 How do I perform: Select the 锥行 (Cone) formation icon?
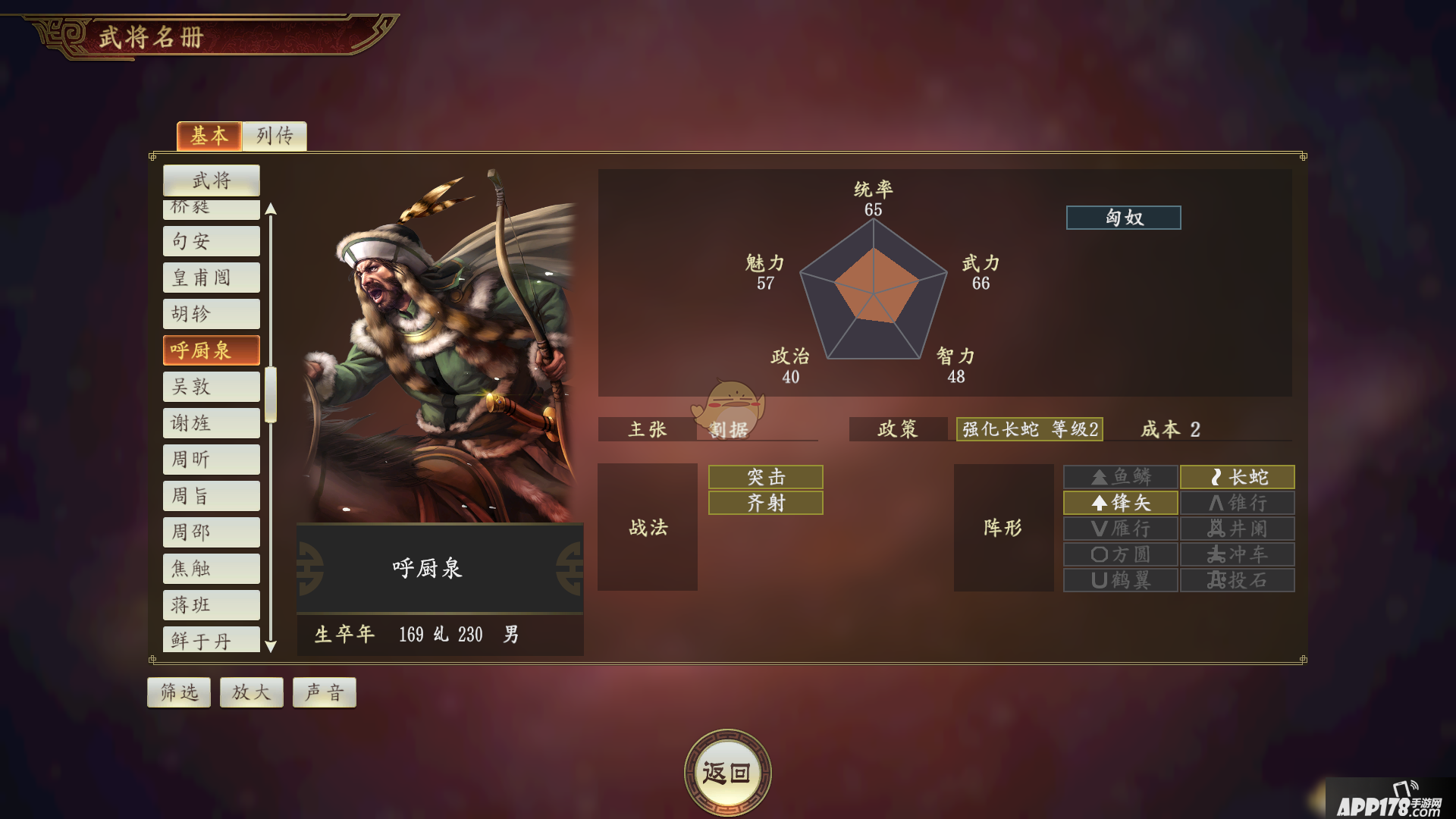(1238, 503)
